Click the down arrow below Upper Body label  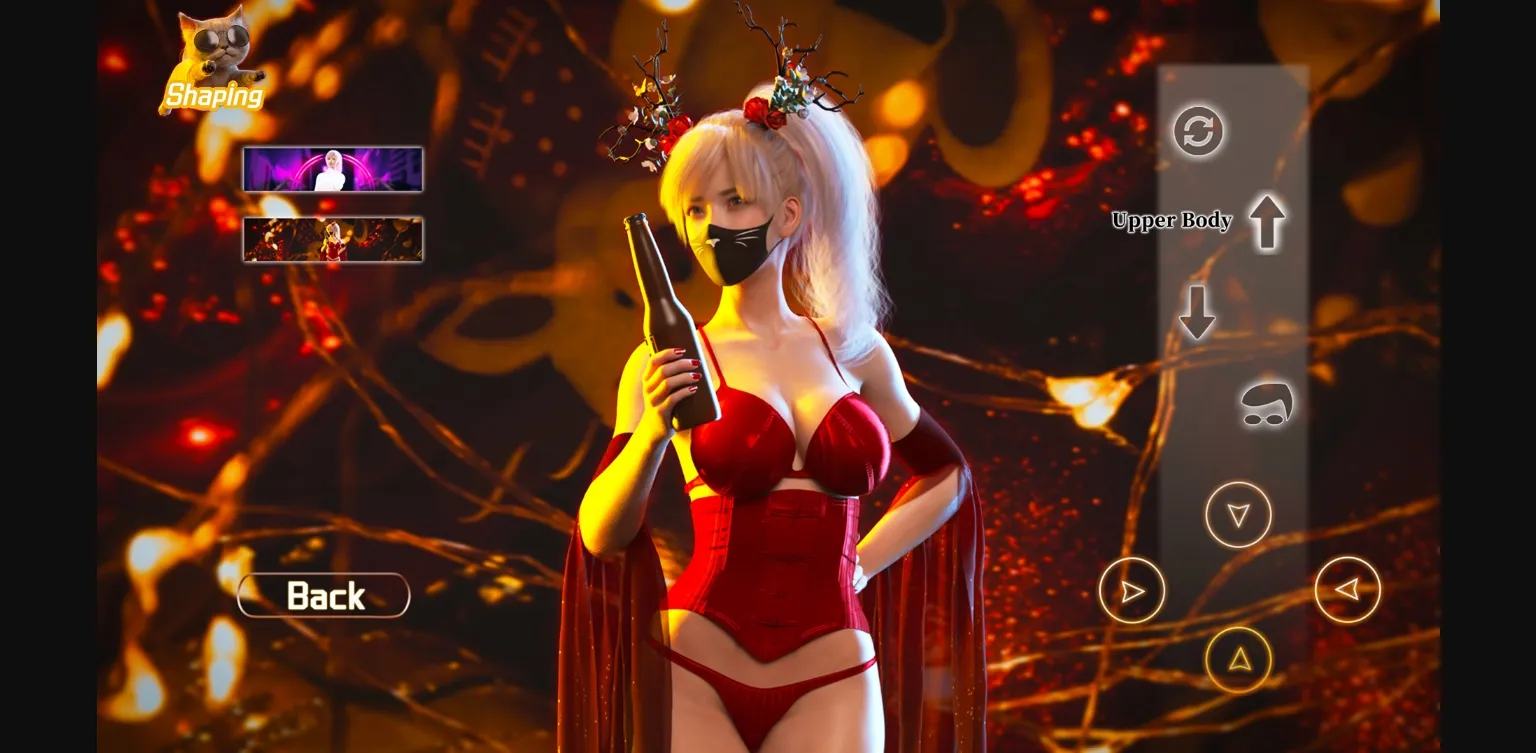click(1197, 311)
